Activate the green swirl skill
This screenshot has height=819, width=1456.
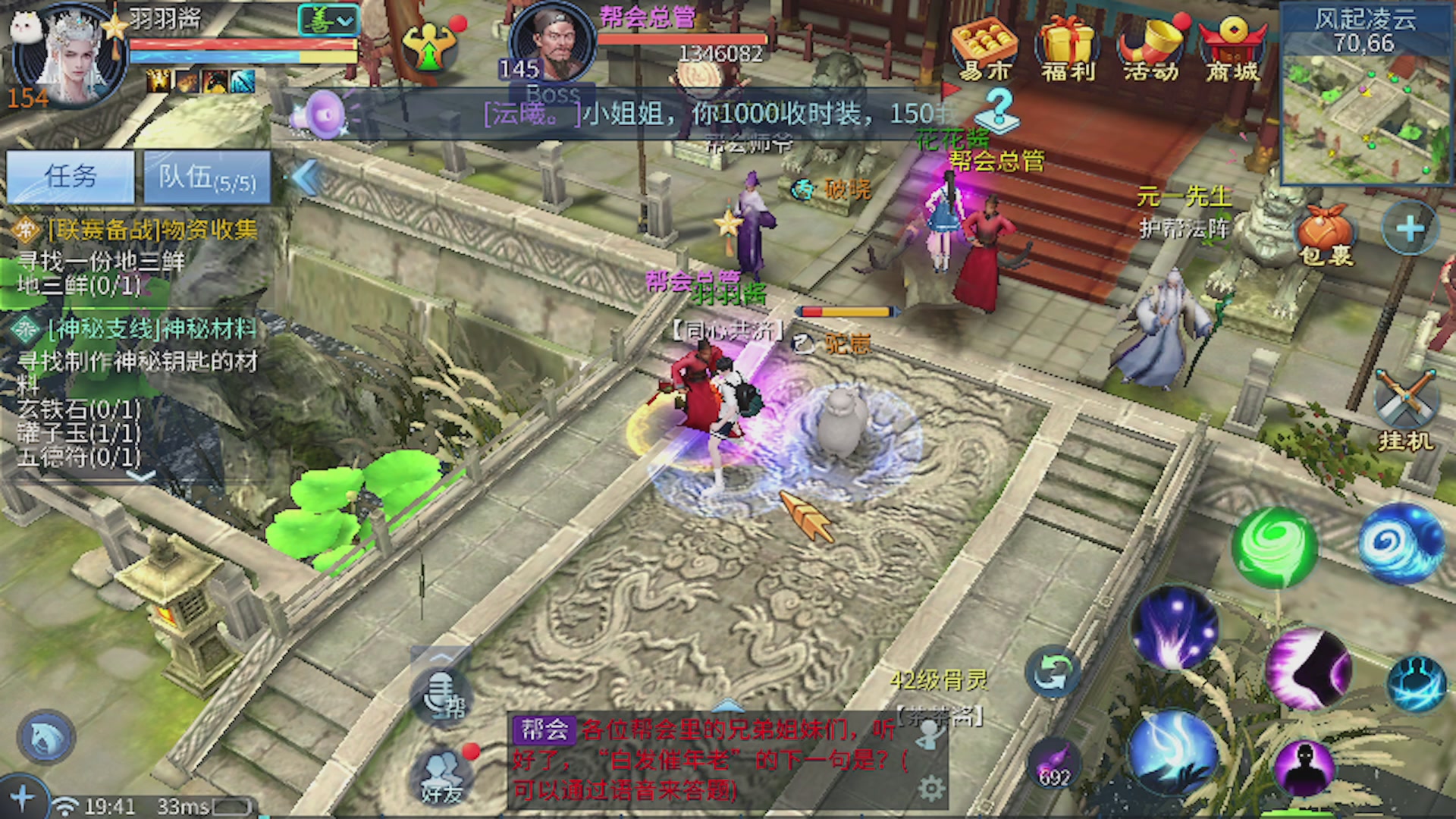(x=1275, y=546)
